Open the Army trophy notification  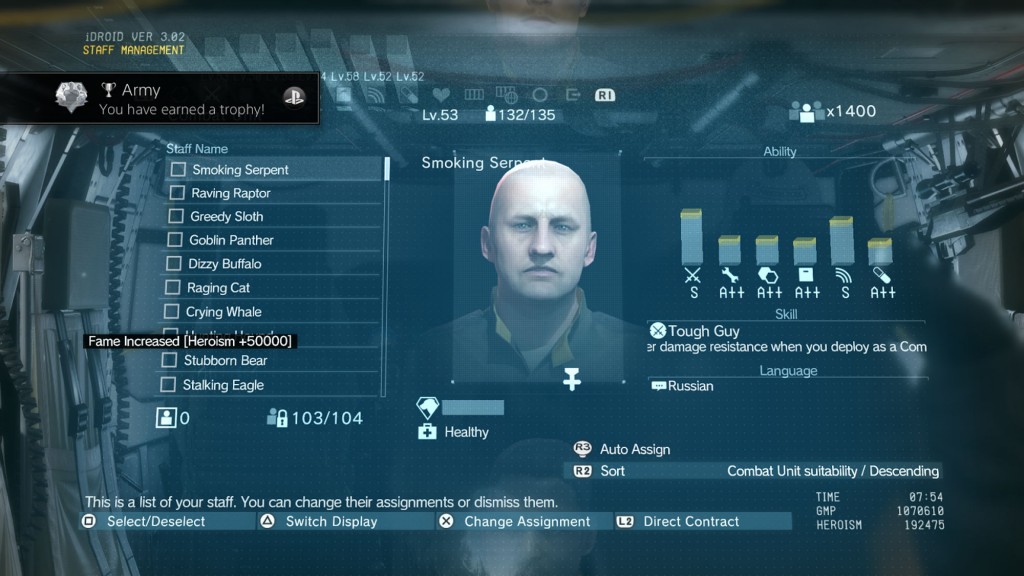click(160, 100)
